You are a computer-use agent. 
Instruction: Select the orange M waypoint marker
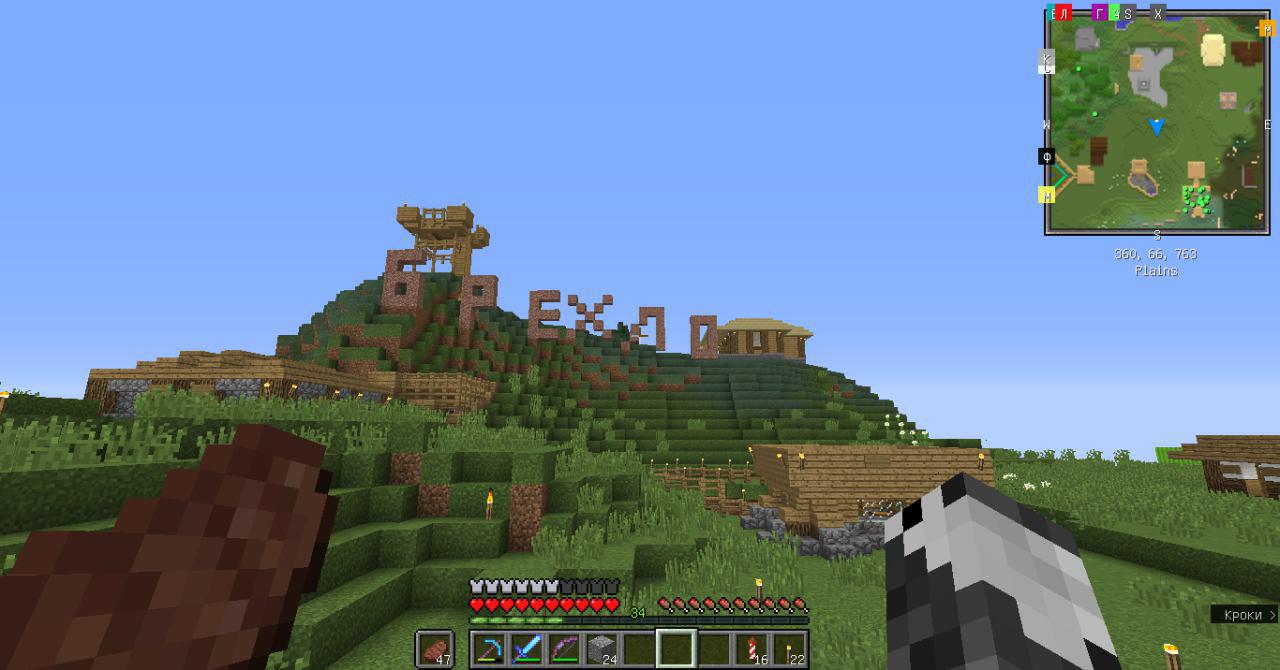[1267, 29]
